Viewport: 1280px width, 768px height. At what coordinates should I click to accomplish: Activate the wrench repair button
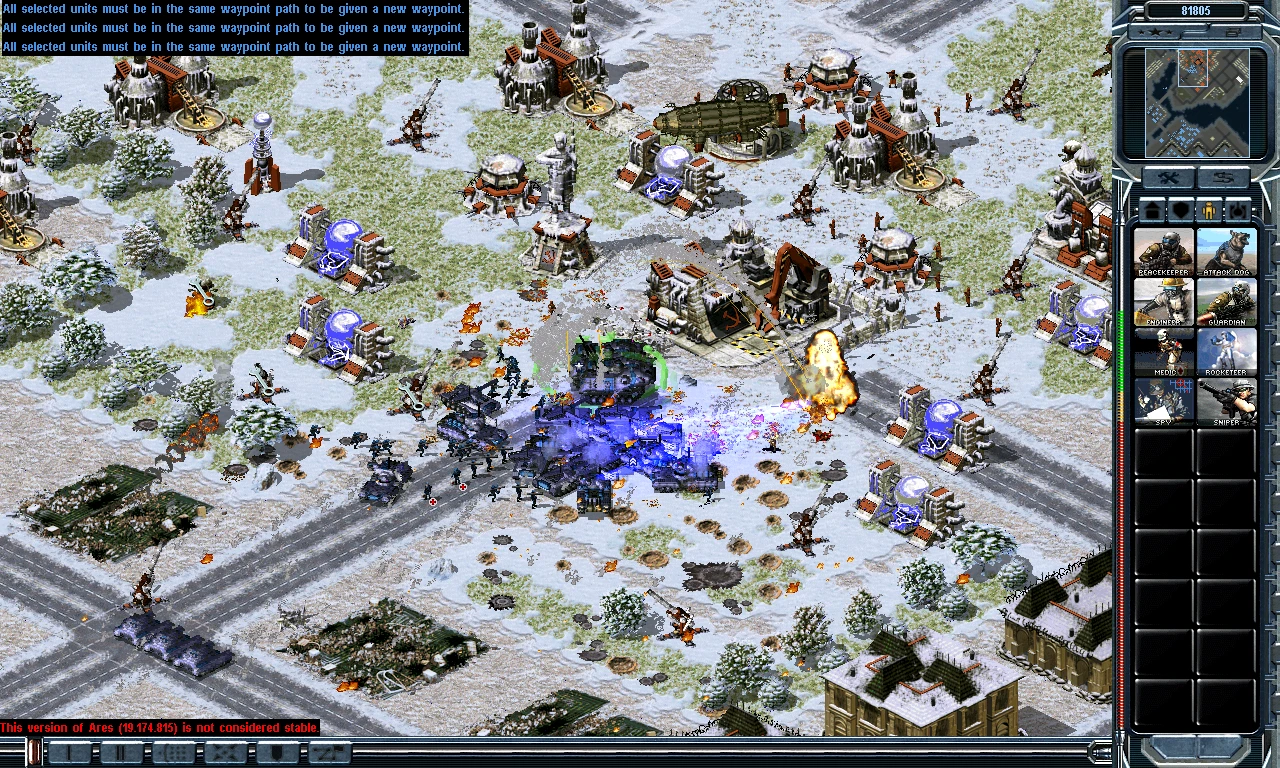tap(1168, 179)
